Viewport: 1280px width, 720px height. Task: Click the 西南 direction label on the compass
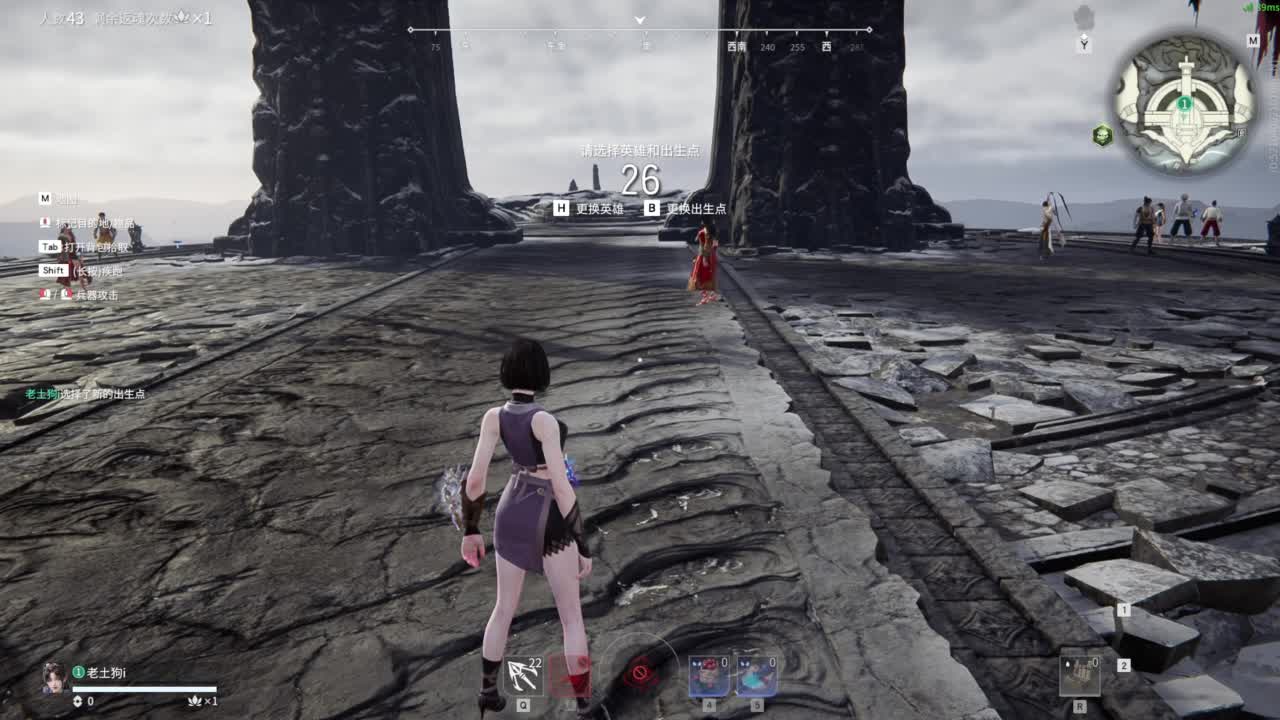[737, 45]
